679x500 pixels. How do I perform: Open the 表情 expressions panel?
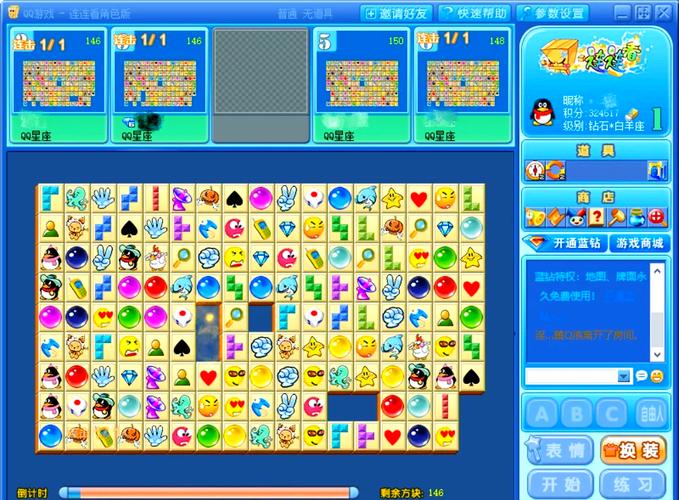coord(557,451)
